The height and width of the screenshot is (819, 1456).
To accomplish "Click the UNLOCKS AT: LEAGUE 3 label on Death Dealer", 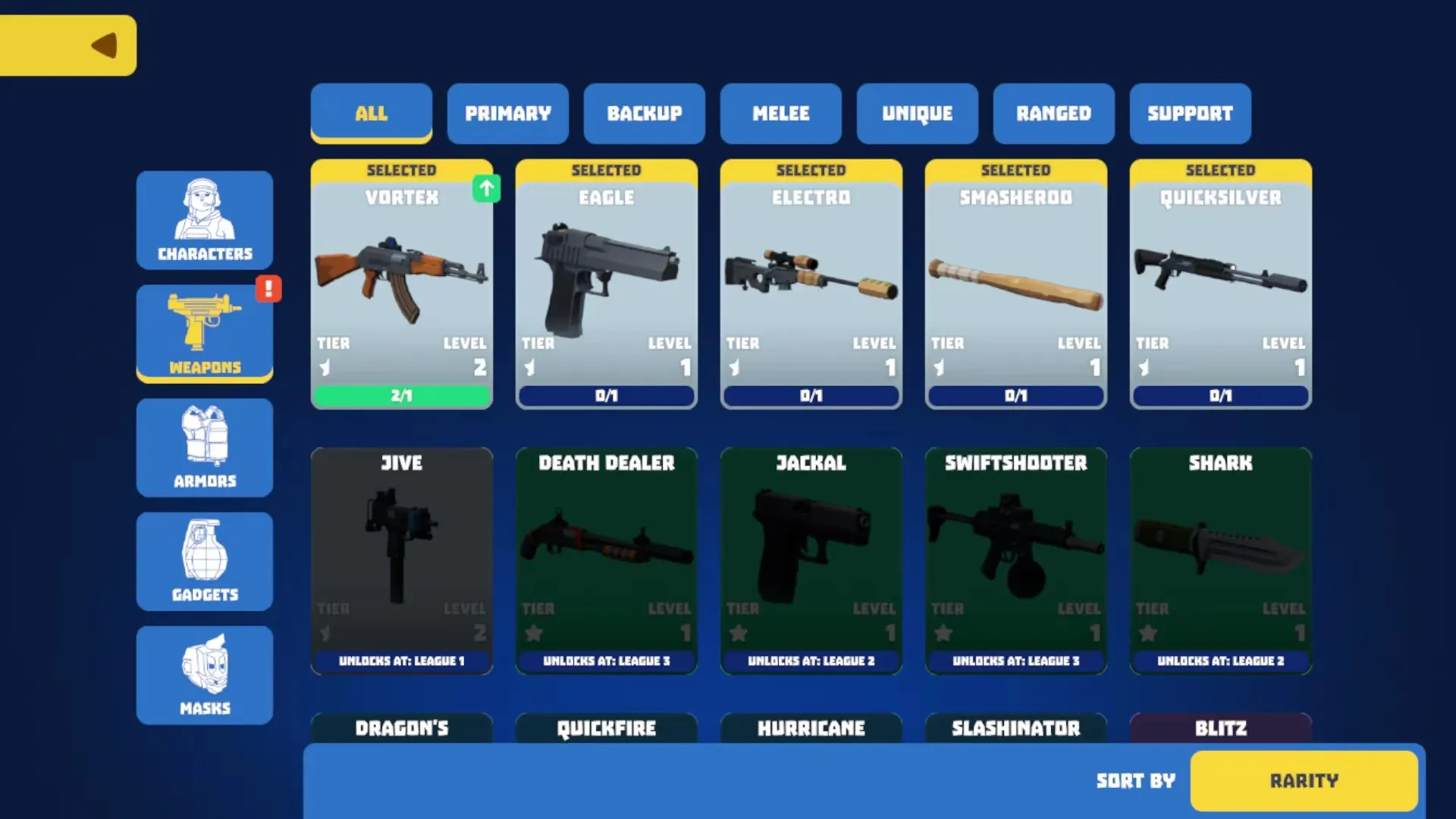I will coord(606,661).
